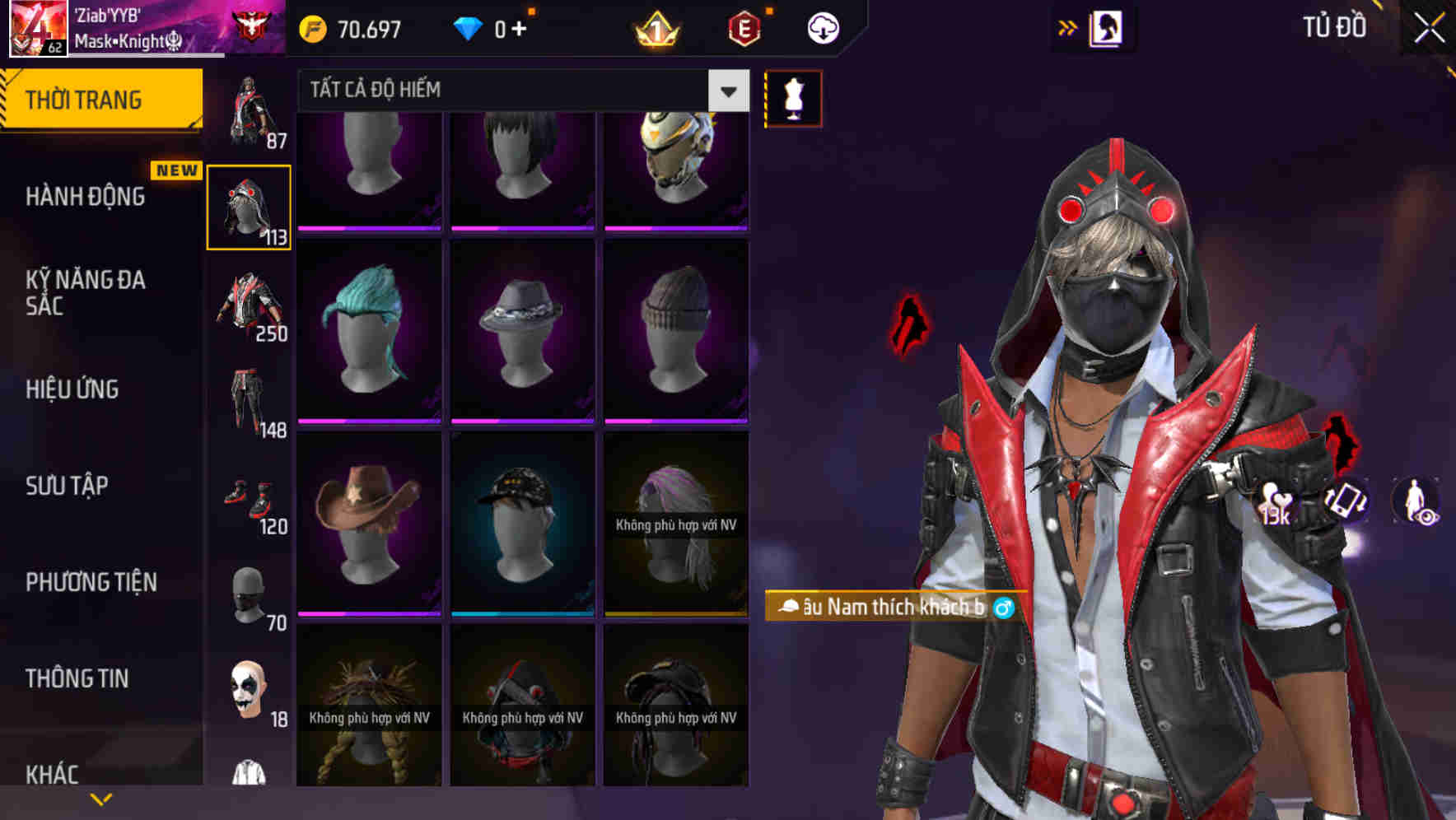This screenshot has width=1456, height=820.
Task: Select the cowboy hat with purple rarity bar
Action: pyautogui.click(x=369, y=523)
